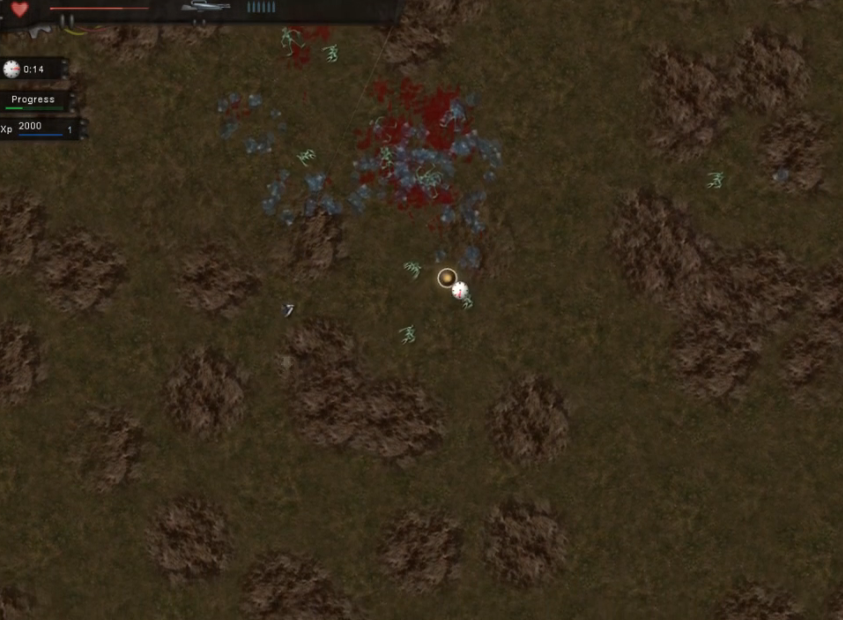Open the Progress tracker panel

[34, 100]
